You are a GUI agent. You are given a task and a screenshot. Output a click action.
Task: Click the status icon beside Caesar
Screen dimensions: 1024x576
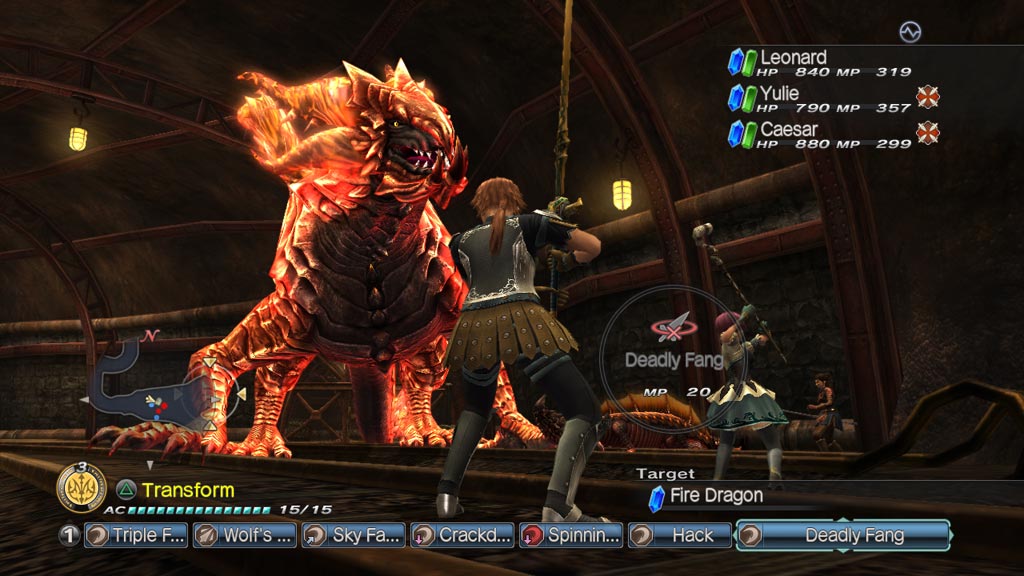928,133
